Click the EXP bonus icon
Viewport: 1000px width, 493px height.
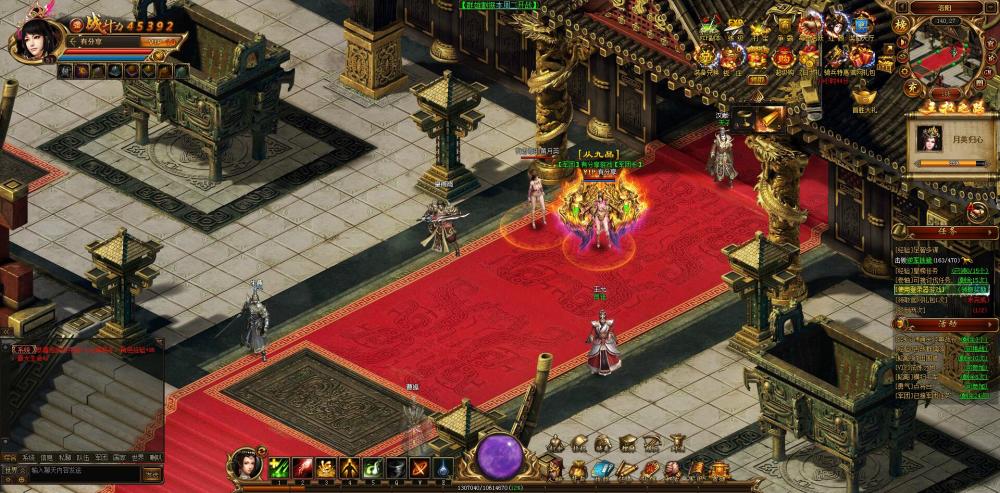[x=735, y=24]
